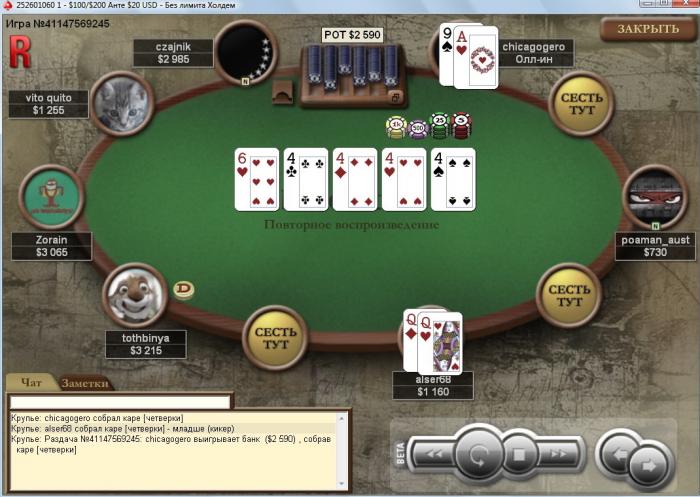
Task: Close the replay with the ЗАКРЫТЬ button
Action: click(x=647, y=29)
